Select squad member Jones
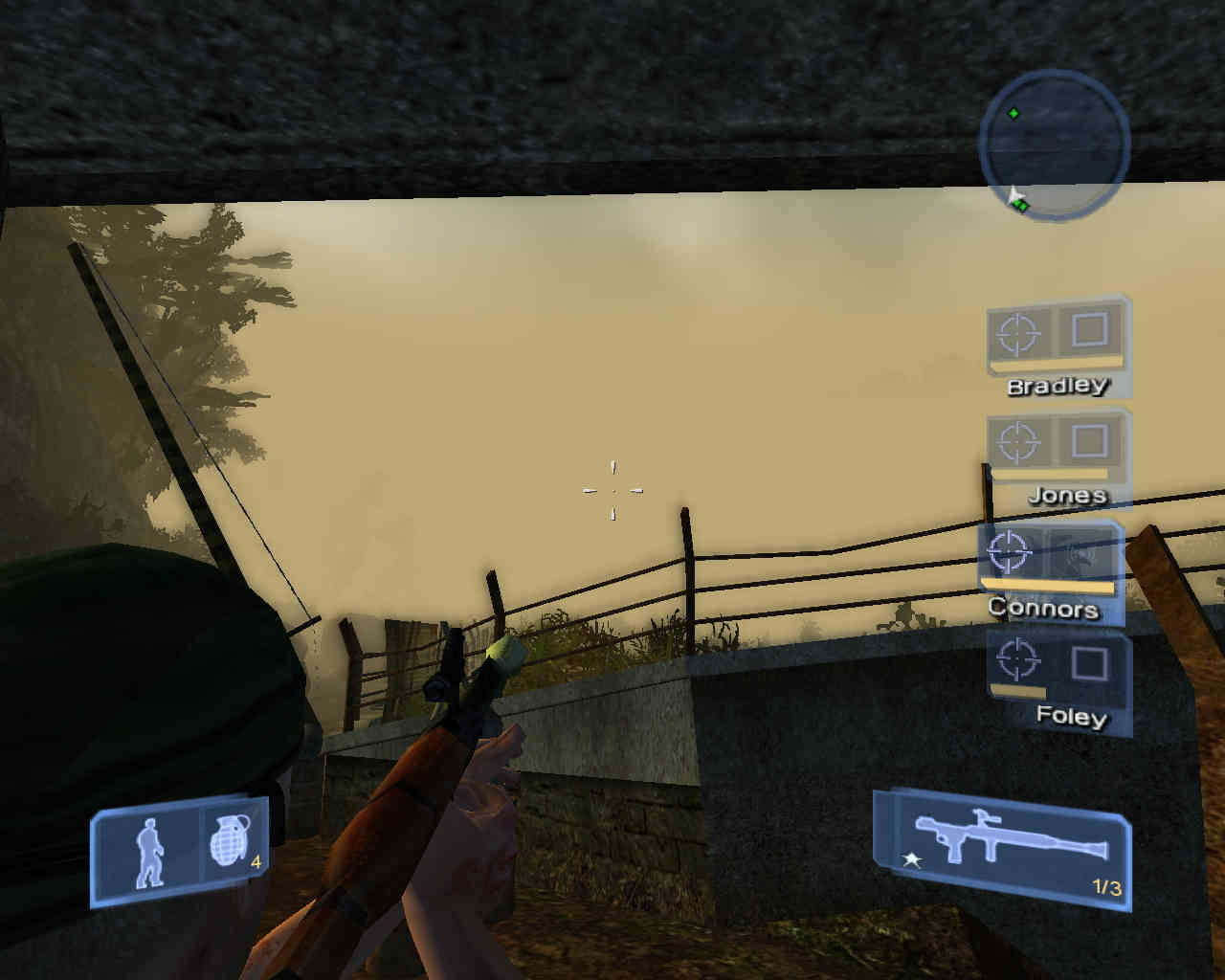Image resolution: width=1225 pixels, height=980 pixels. [1066, 495]
